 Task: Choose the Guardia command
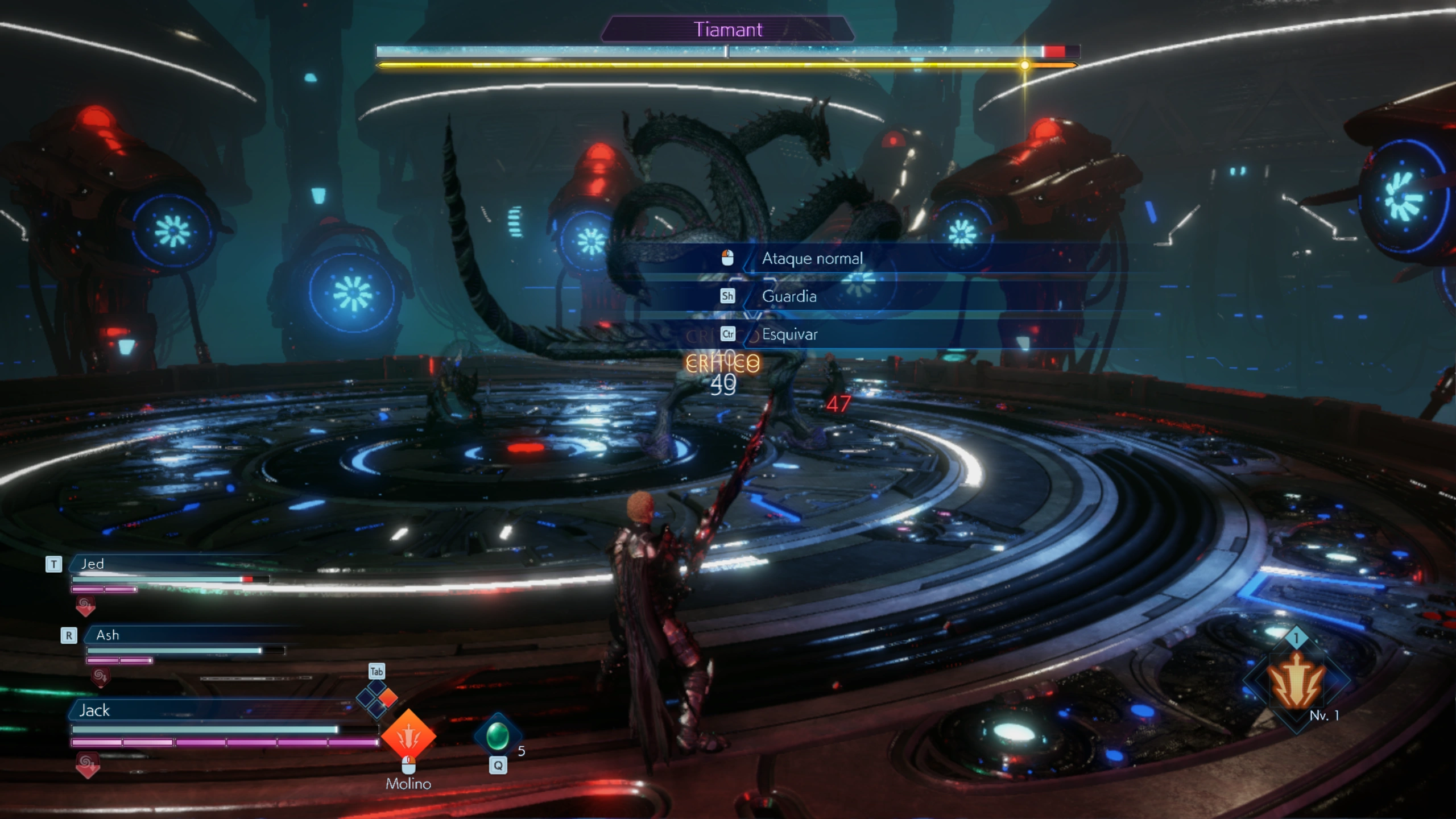pos(789,296)
